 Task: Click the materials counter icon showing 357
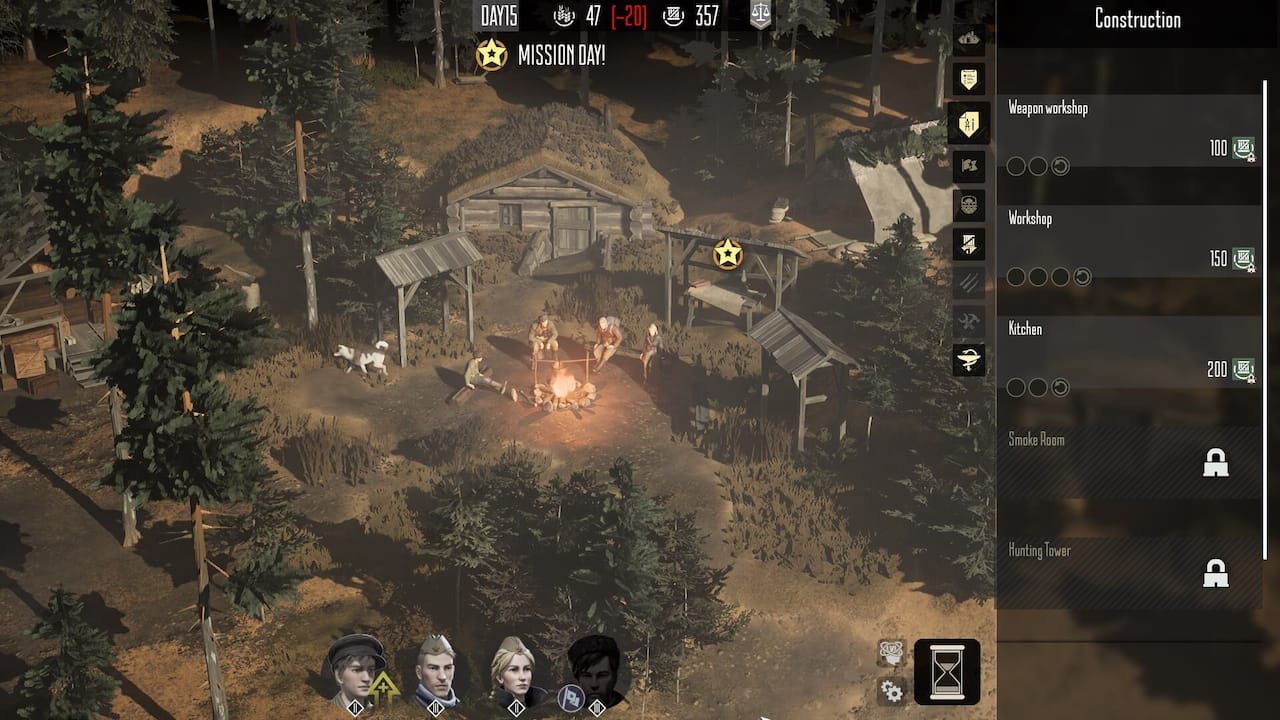(672, 16)
